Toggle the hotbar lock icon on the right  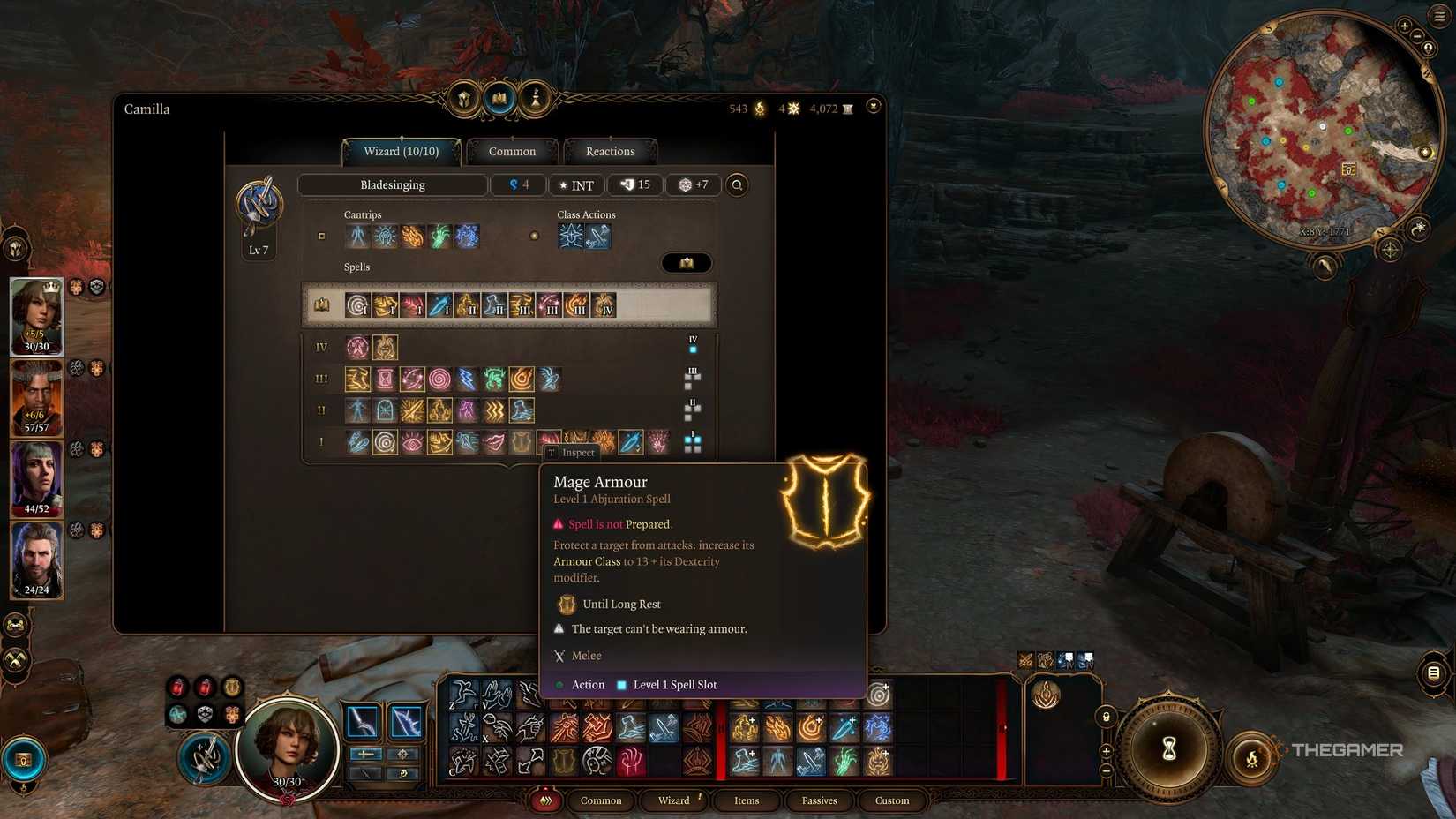tap(1106, 717)
